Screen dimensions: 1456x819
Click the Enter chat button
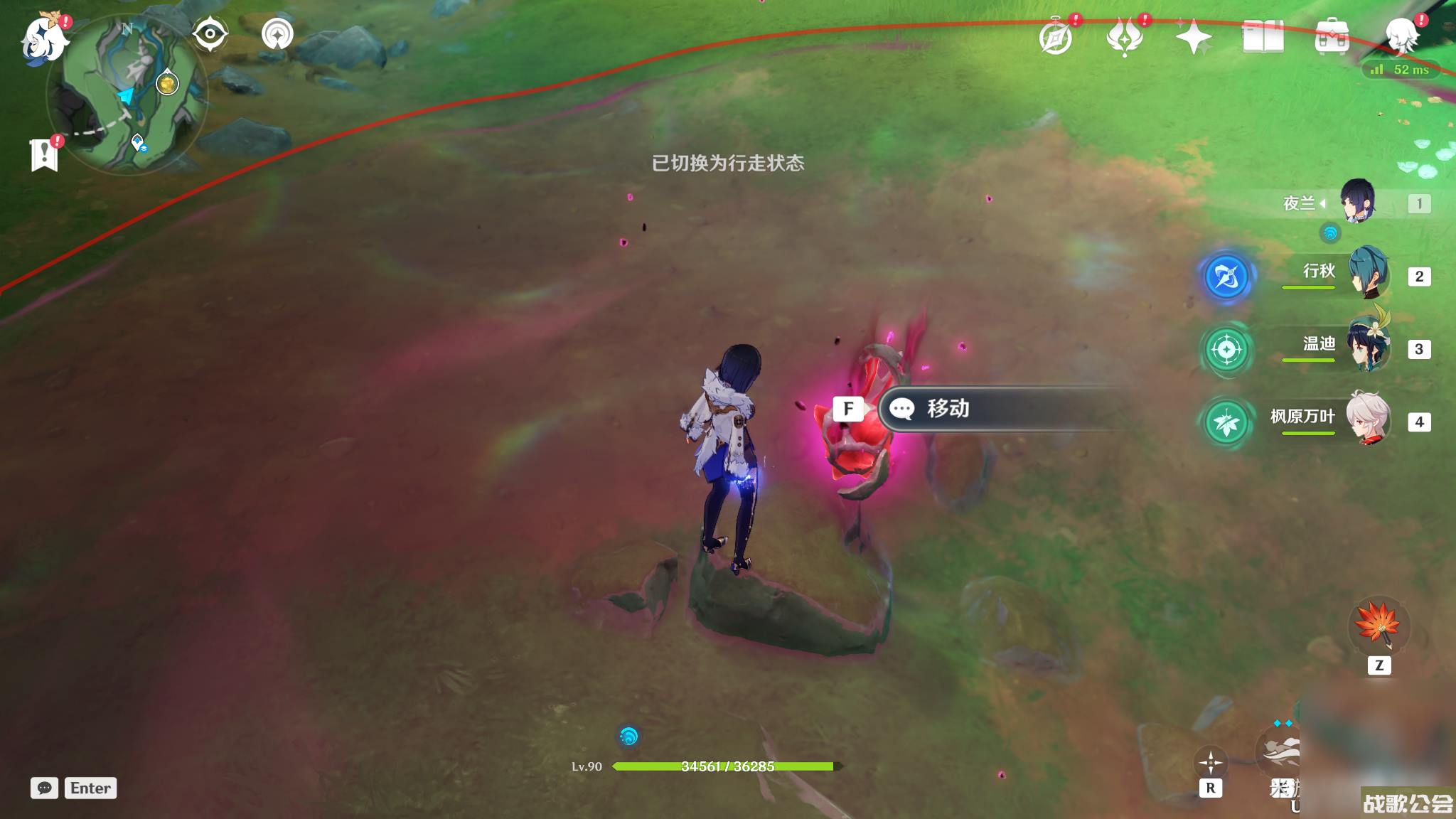click(90, 788)
